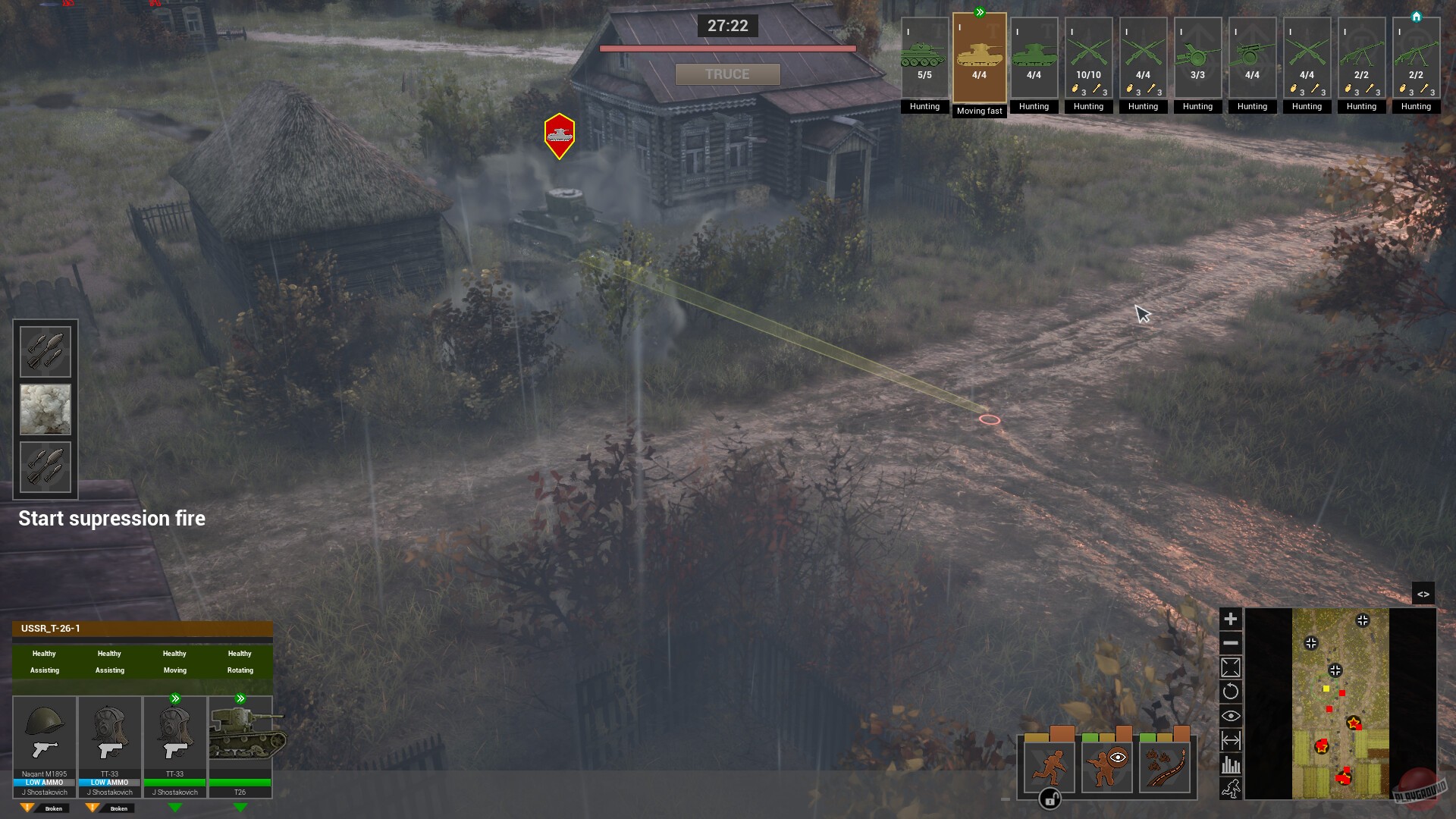Expand the minimap panel with the <> arrows
Image resolution: width=1456 pixels, height=819 pixels.
(1424, 594)
